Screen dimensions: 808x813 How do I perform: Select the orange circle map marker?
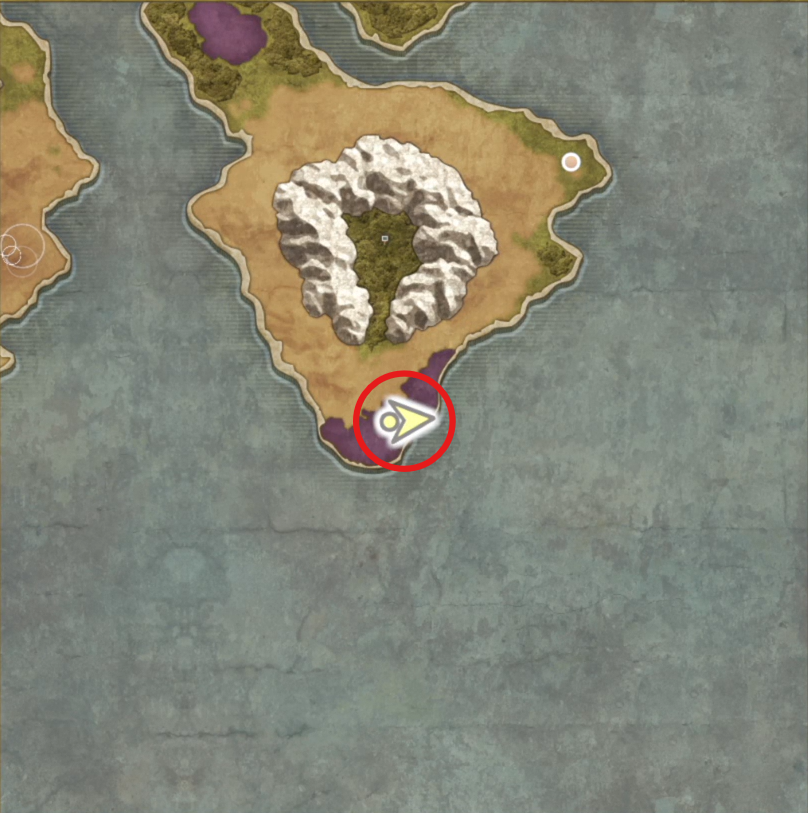pos(571,162)
